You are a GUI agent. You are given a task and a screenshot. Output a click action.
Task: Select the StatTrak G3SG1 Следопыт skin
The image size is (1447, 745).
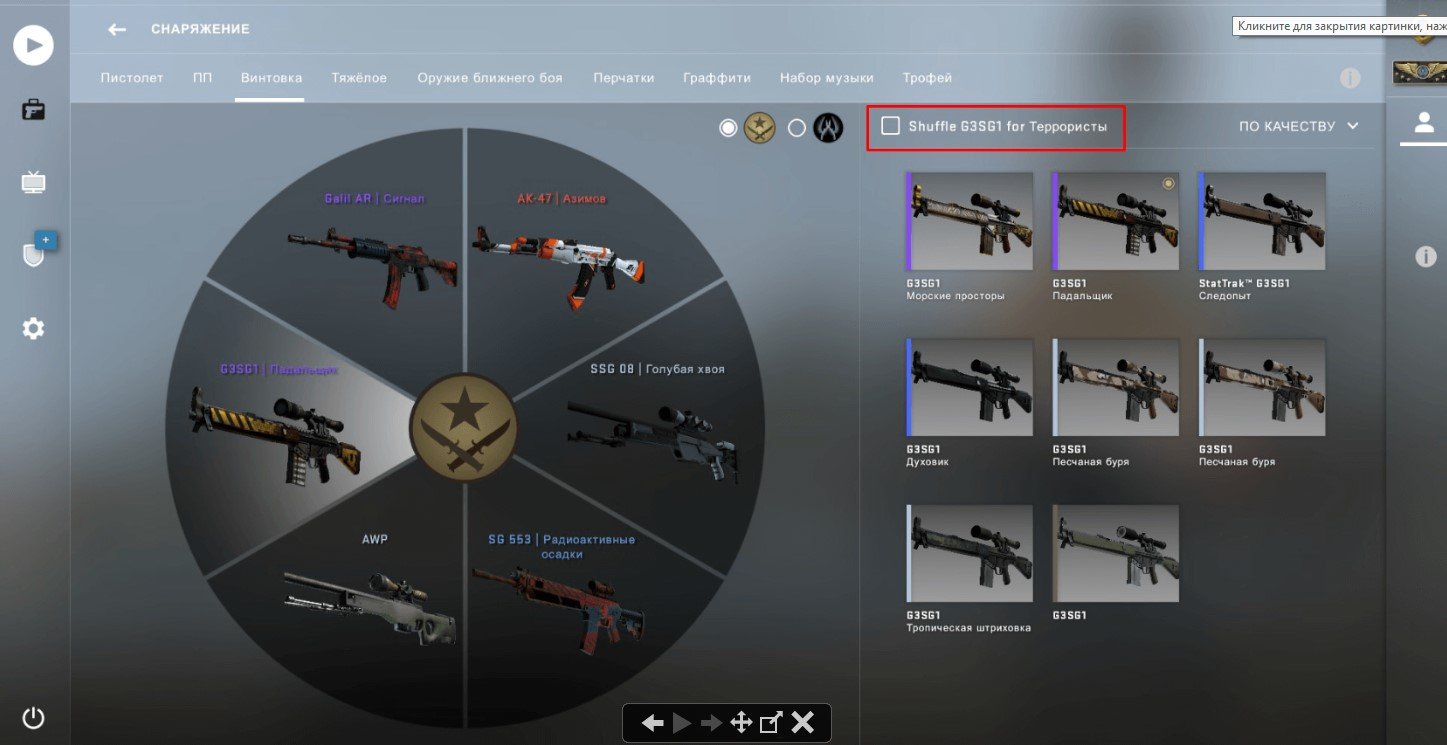click(x=1262, y=222)
